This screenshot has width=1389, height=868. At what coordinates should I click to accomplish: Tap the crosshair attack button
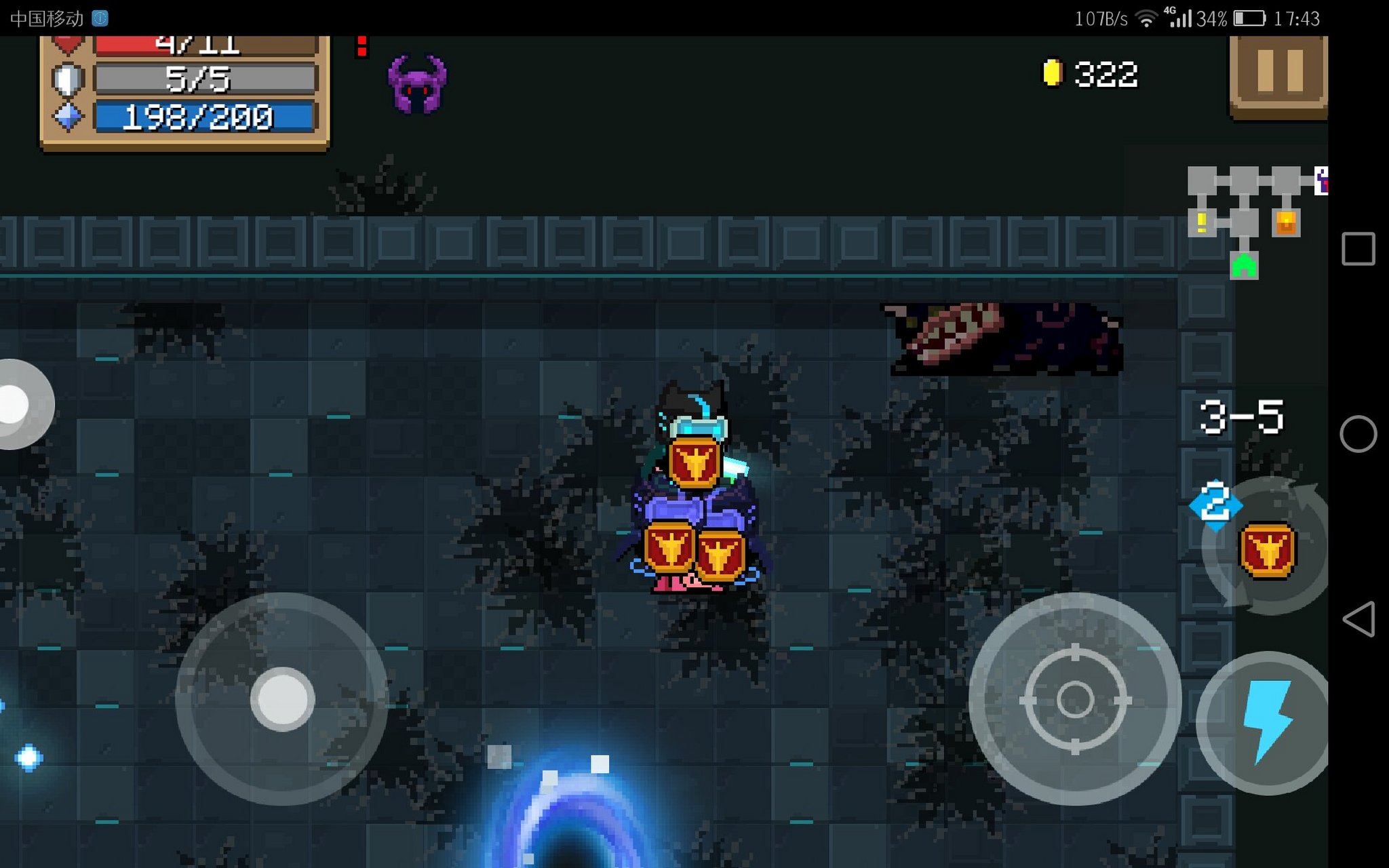pyautogui.click(x=1074, y=699)
